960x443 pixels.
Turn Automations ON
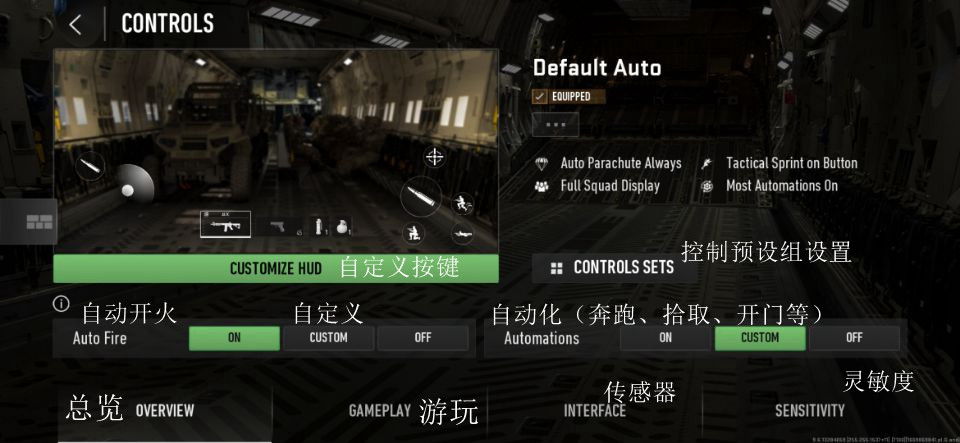(665, 338)
